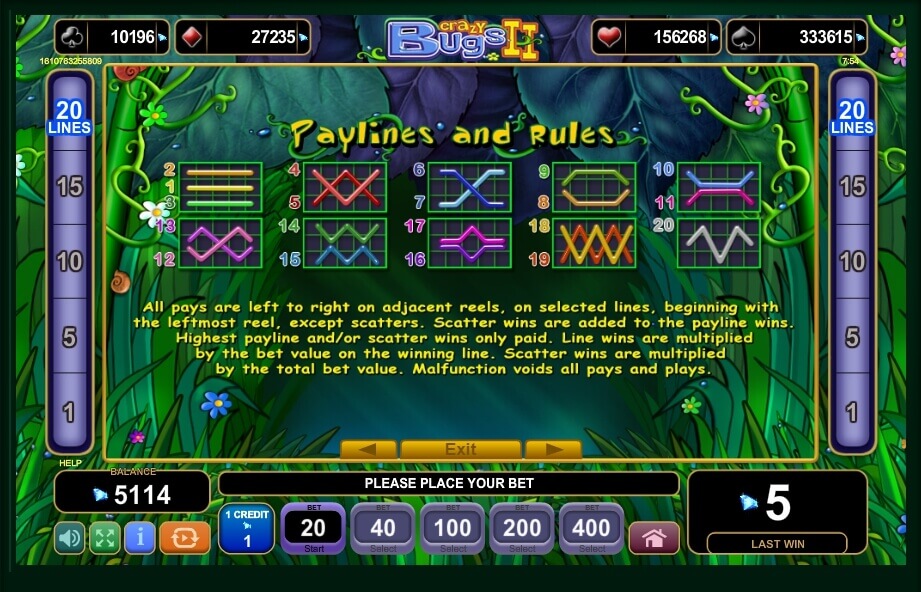Viewport: 921px width, 592px height.
Task: Choose 5 lines on right panel
Action: [852, 337]
